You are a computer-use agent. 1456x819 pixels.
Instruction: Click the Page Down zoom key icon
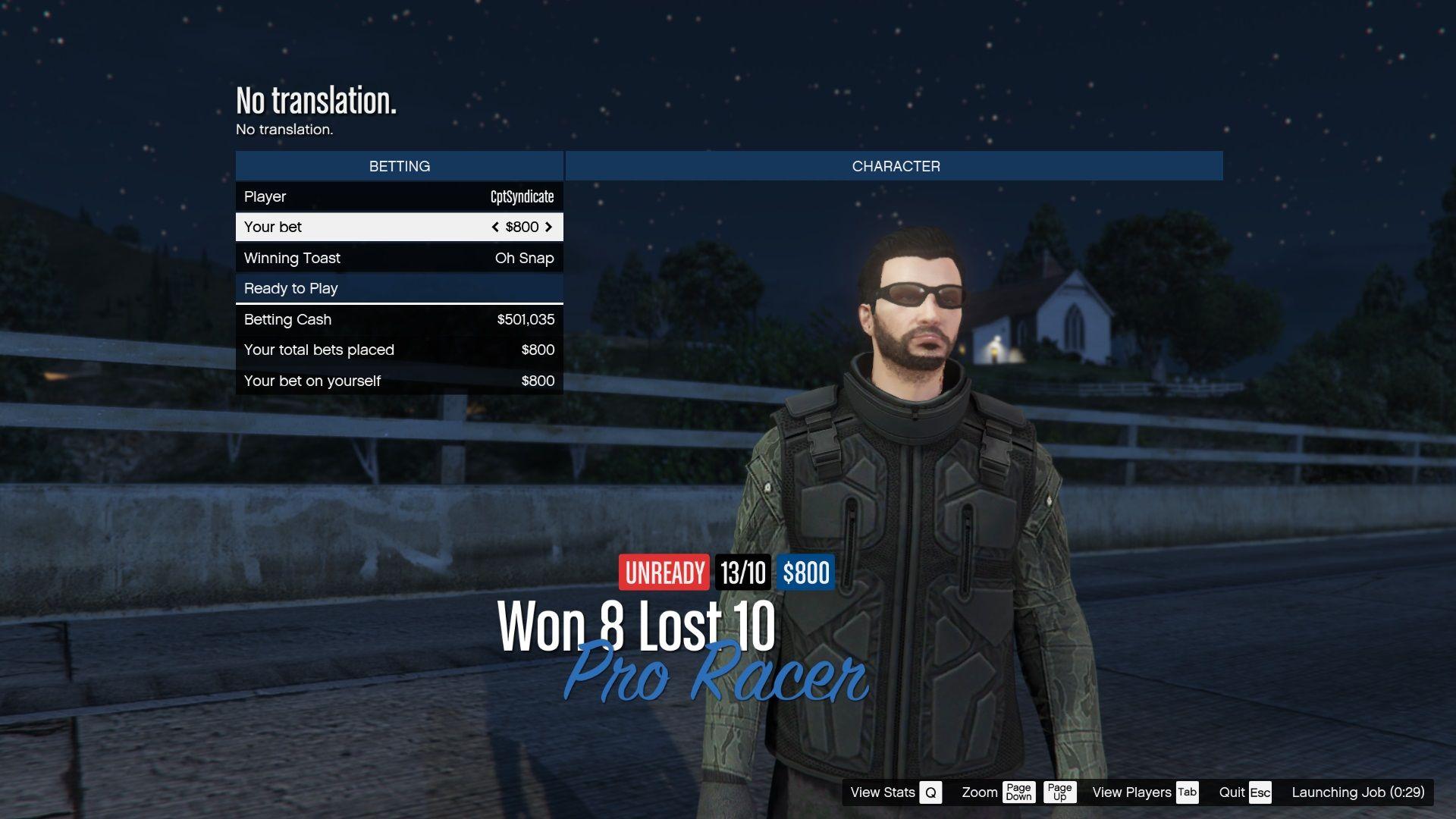[x=1018, y=792]
